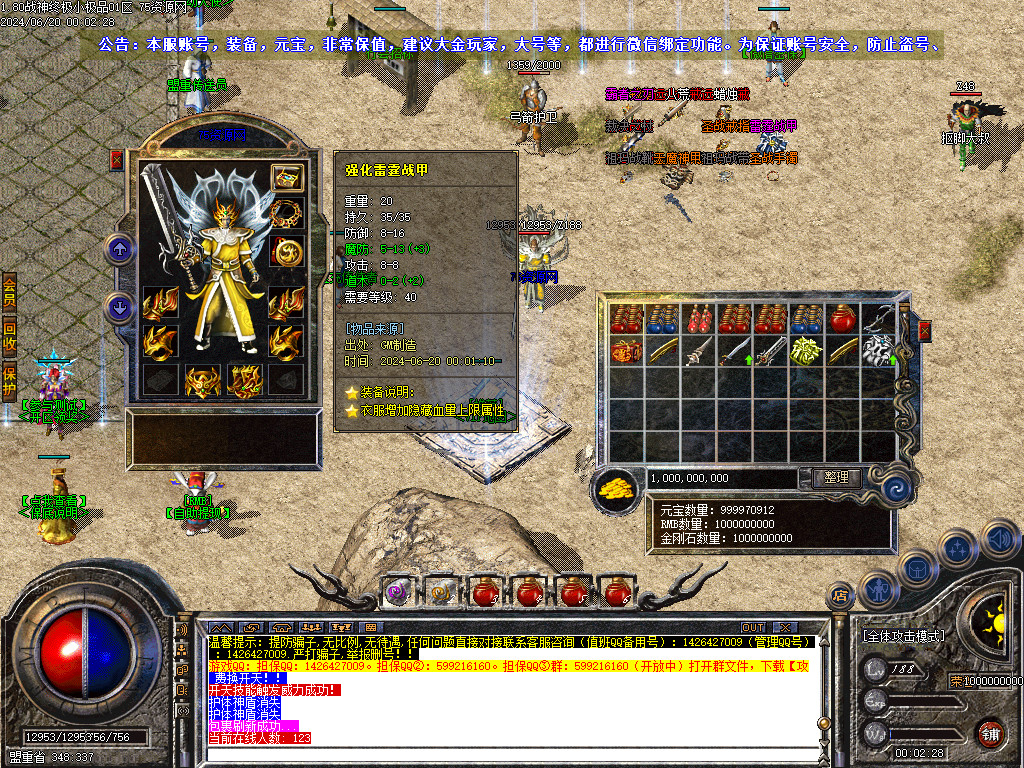Image resolution: width=1024 pixels, height=768 pixels.
Task: Select the red gift box in bag
Action: (x=625, y=351)
